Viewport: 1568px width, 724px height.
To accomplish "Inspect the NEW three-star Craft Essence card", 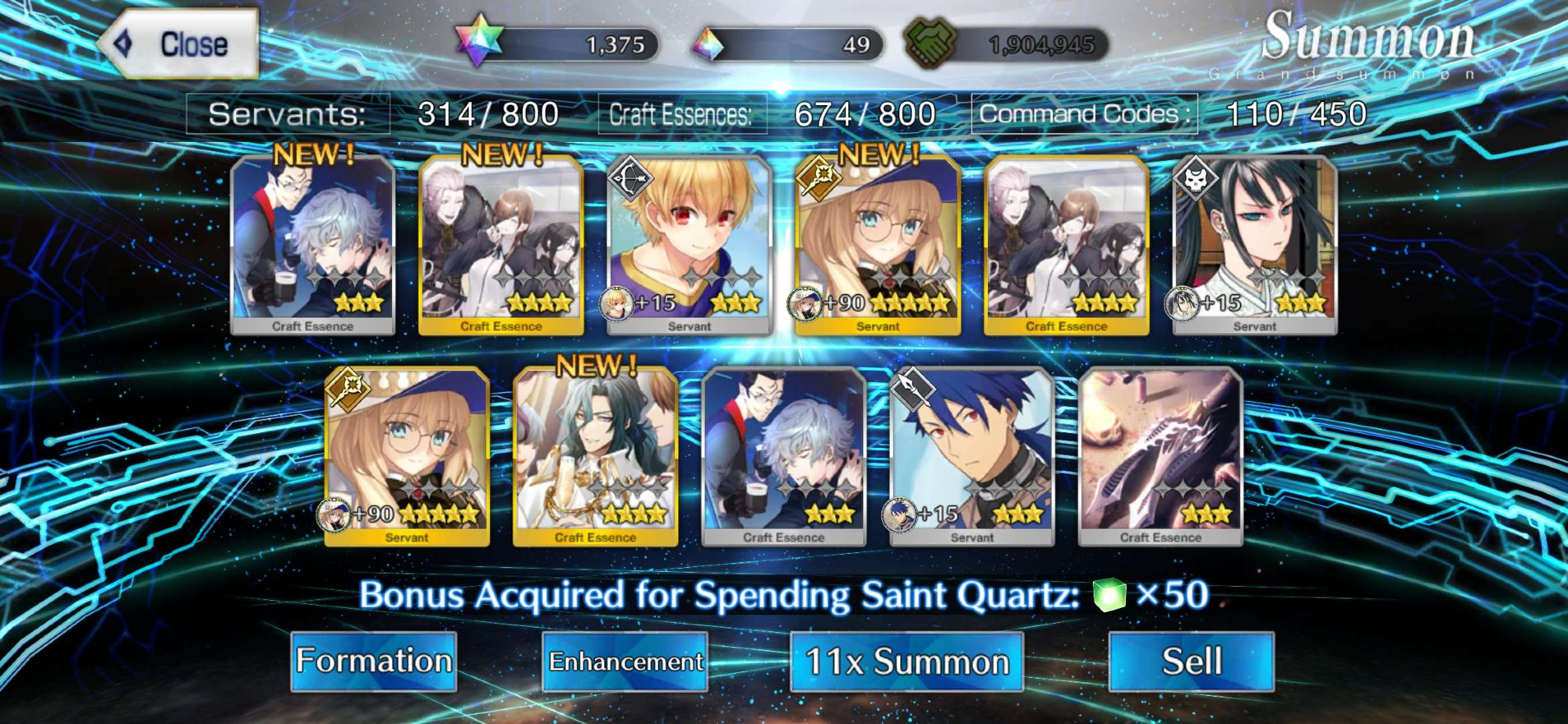I will pos(313,245).
